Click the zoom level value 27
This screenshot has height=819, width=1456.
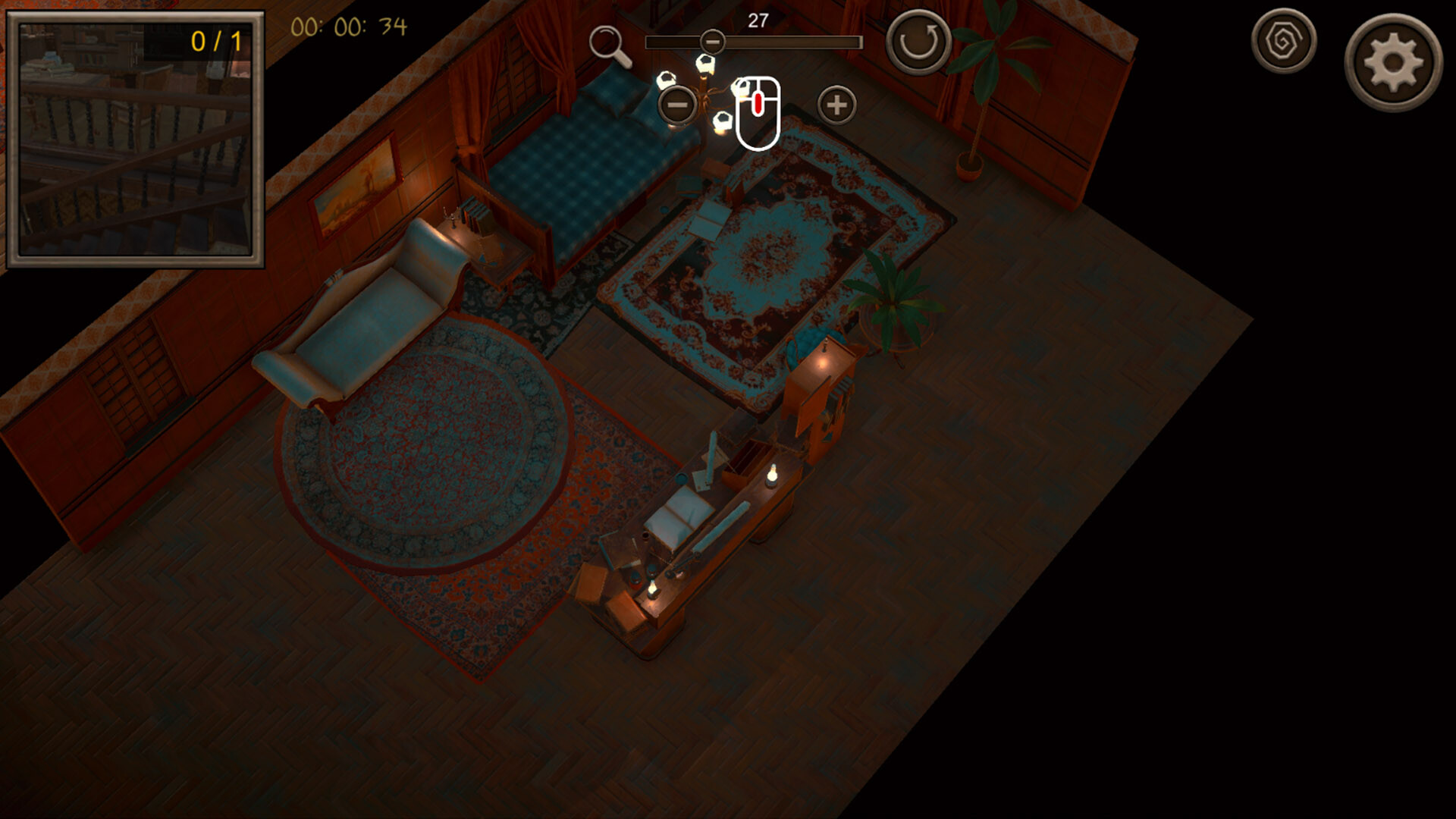pyautogui.click(x=758, y=20)
